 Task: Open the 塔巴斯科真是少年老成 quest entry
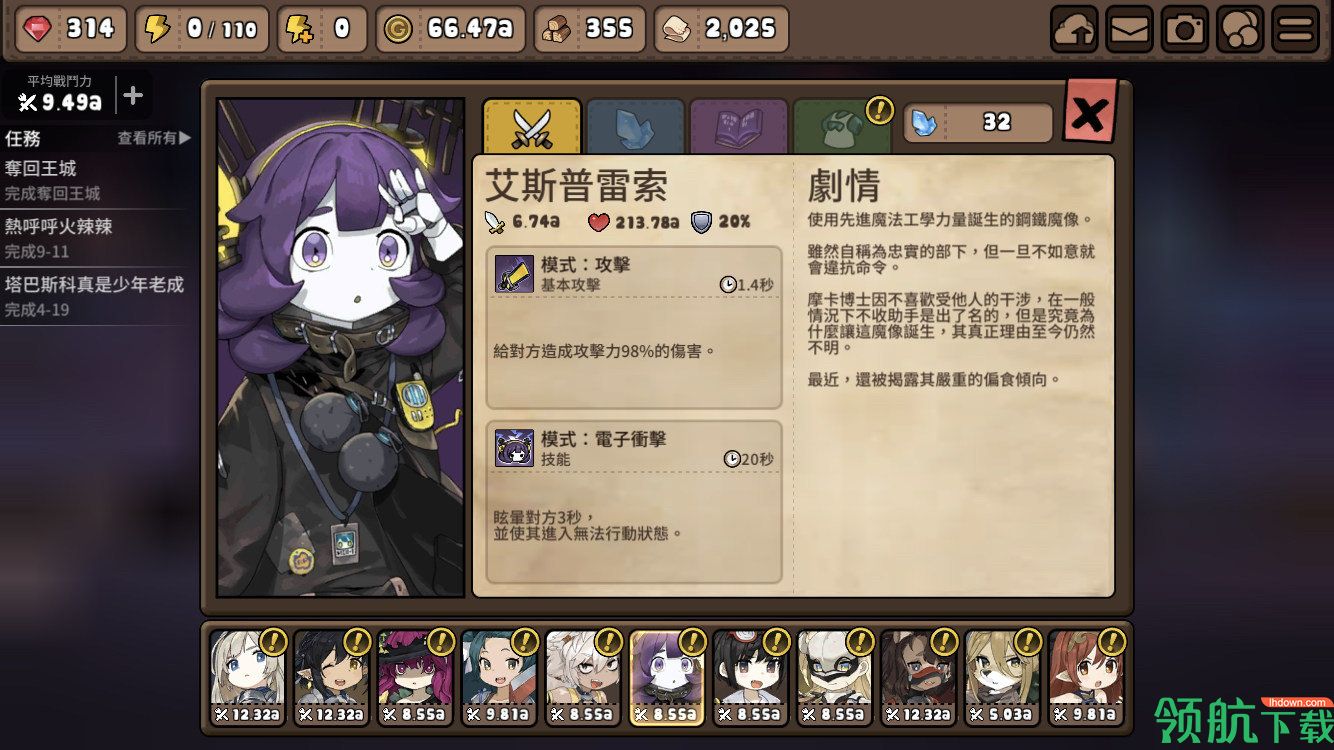(95, 296)
